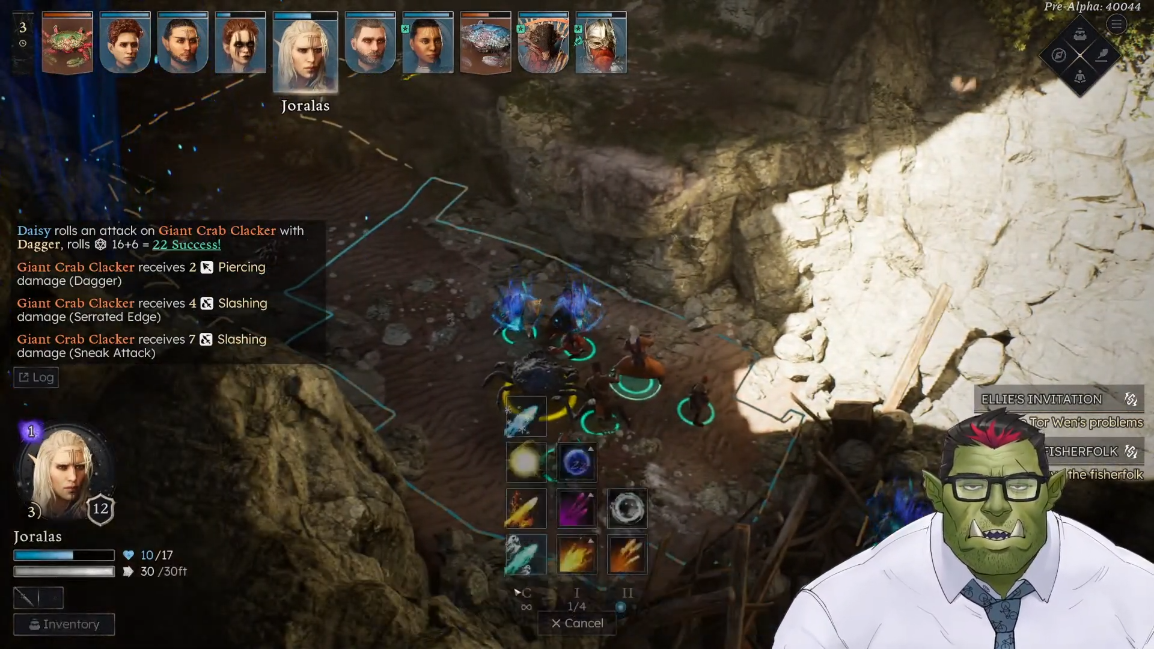Viewport: 1154px width, 649px height.
Task: Open the quill journal button
Action: [x=1102, y=55]
